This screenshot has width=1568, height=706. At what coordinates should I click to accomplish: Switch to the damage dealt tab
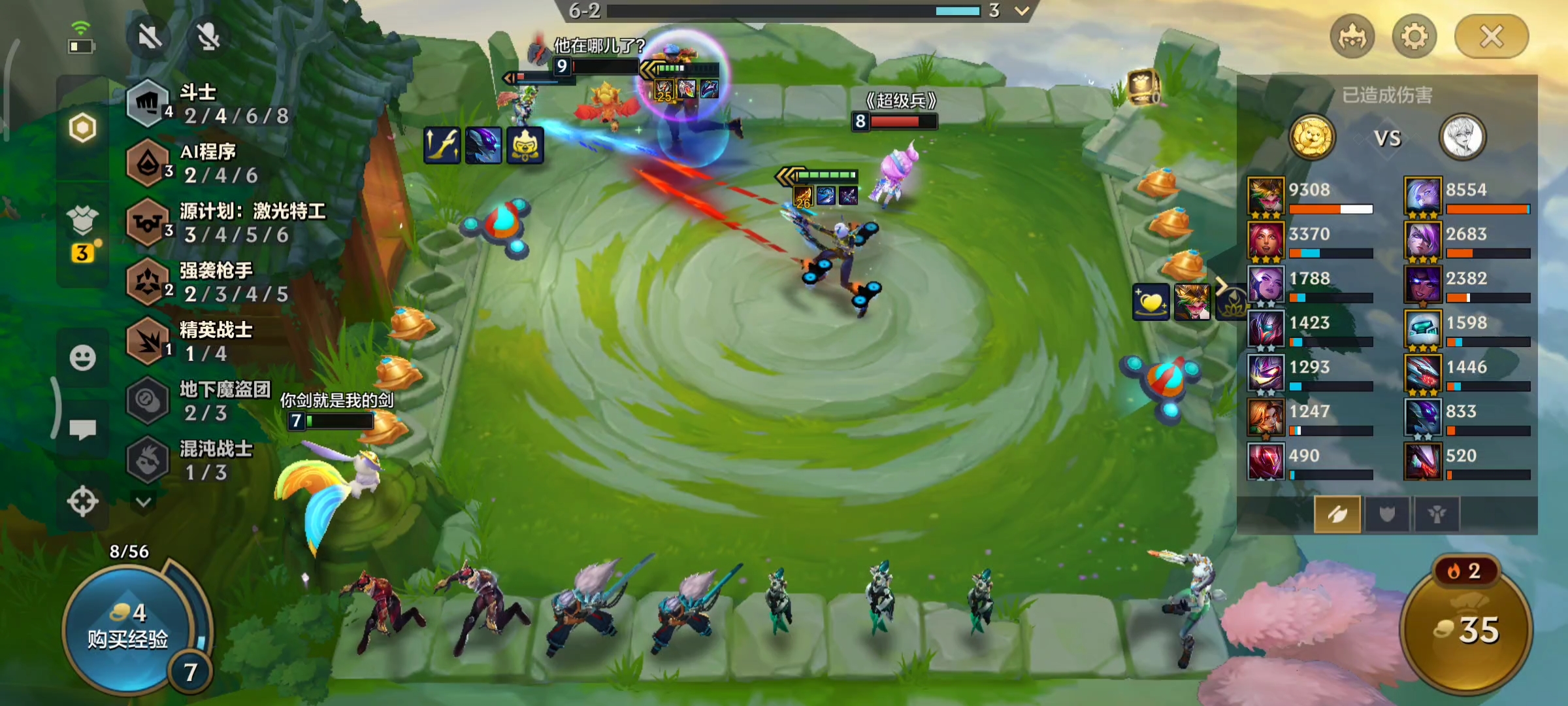pyautogui.click(x=1337, y=515)
